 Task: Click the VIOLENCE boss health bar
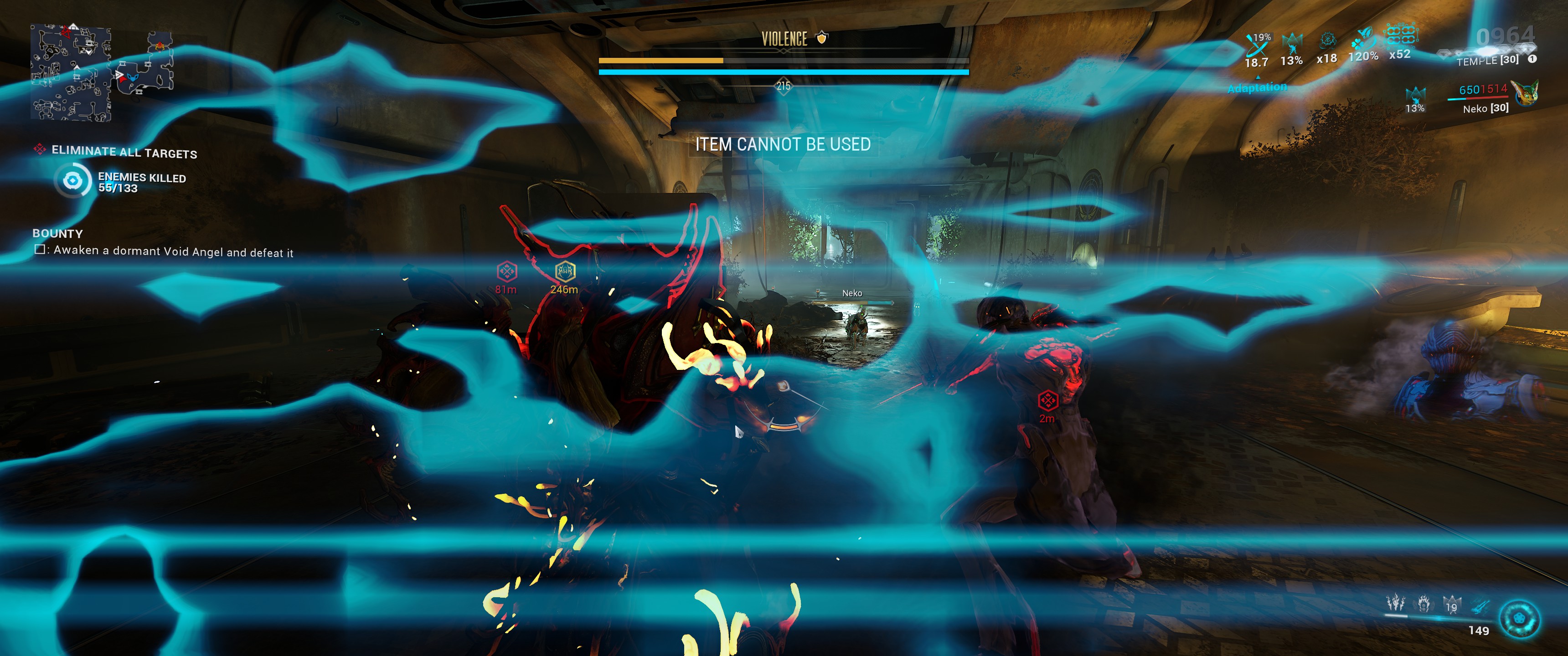coord(784,61)
